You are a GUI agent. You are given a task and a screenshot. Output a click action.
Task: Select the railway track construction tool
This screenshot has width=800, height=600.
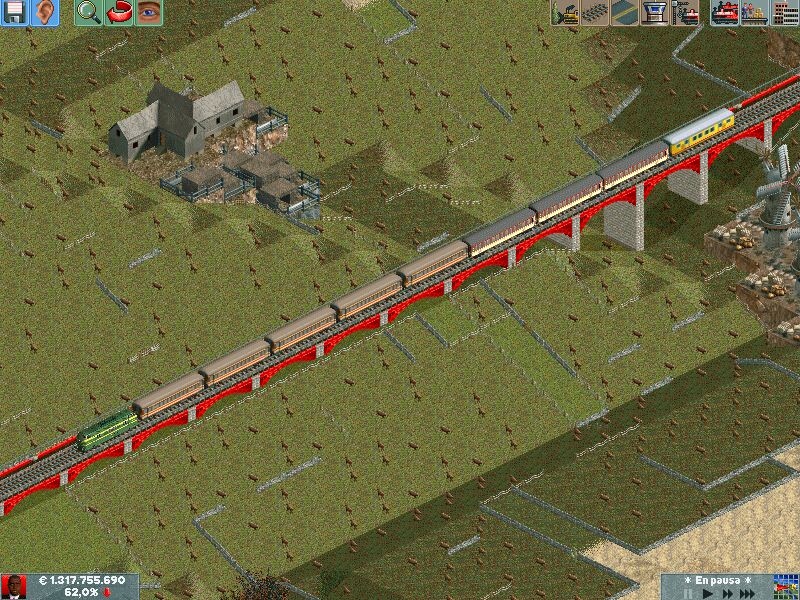[595, 13]
